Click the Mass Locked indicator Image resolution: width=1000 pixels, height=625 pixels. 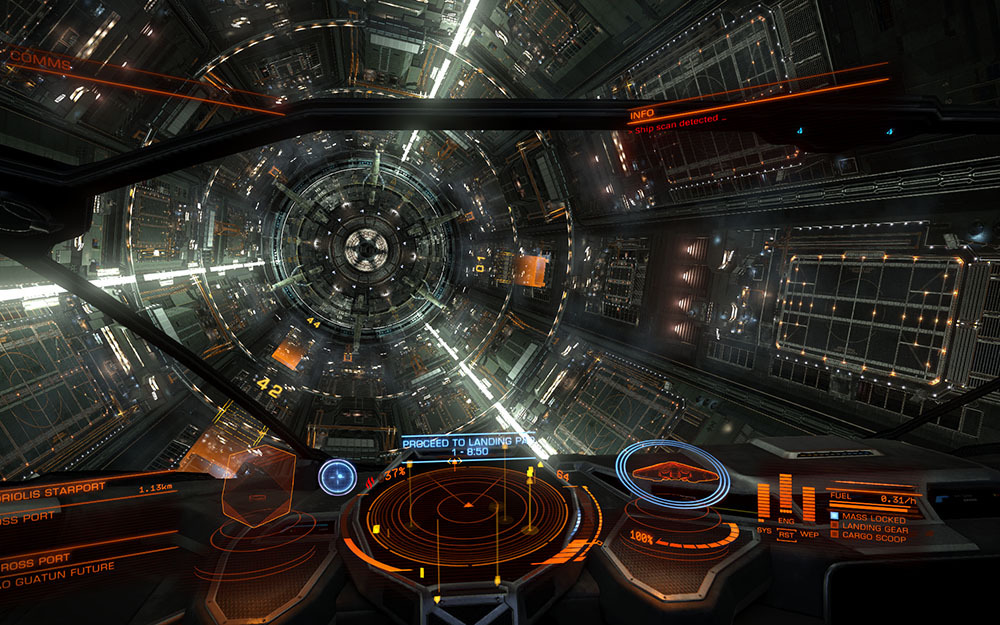[868, 520]
